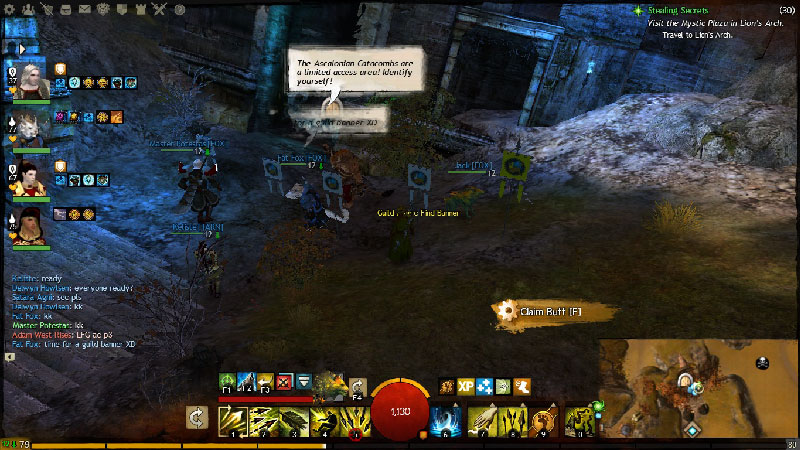
Task: Activate weapon skill 1 arrow shot
Action: pos(233,420)
